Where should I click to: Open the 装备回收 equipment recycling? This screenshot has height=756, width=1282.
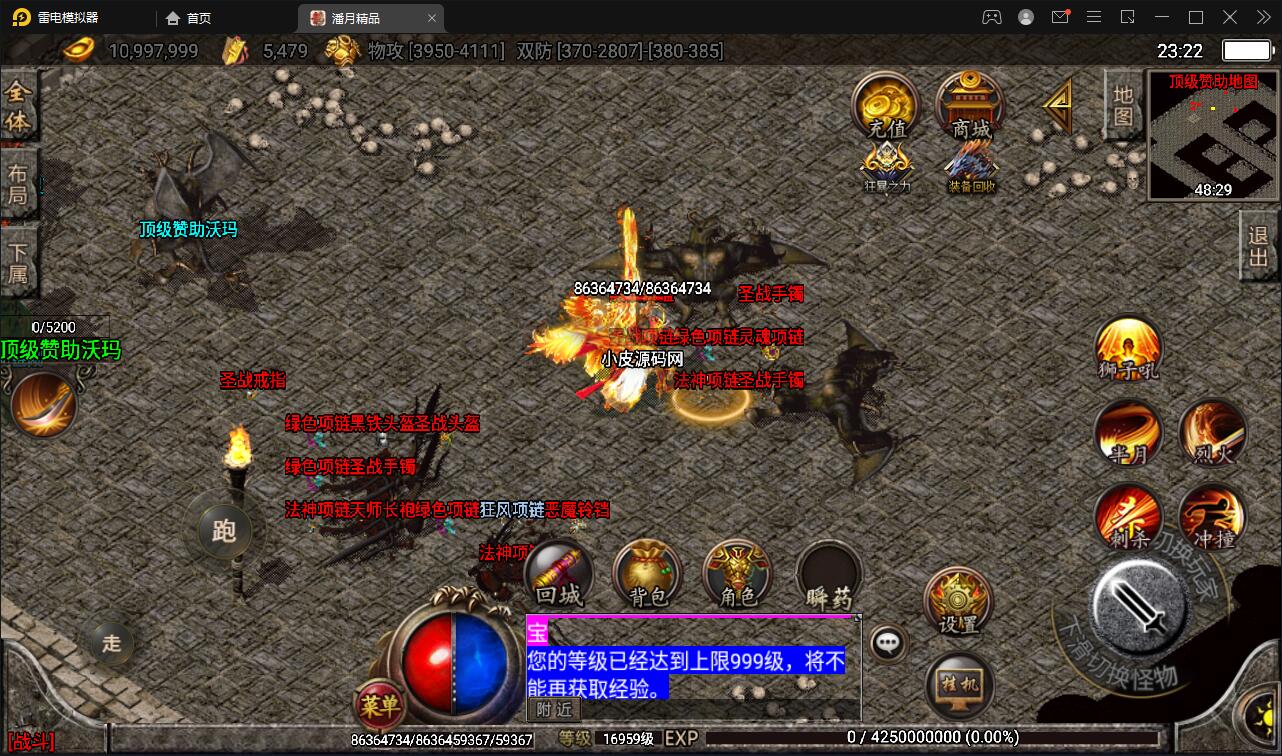[x=971, y=165]
